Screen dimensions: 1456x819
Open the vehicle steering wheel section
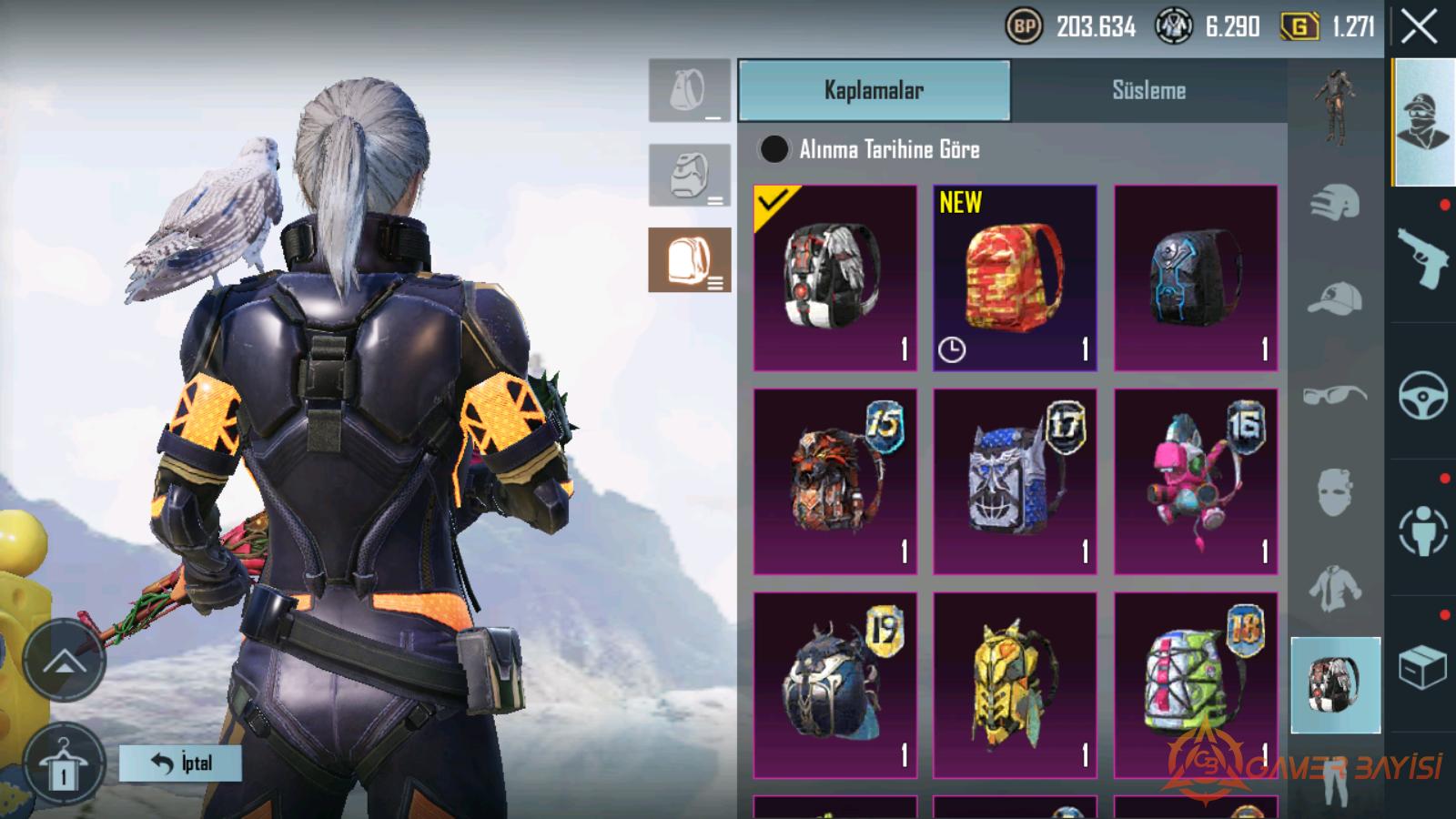click(x=1422, y=395)
